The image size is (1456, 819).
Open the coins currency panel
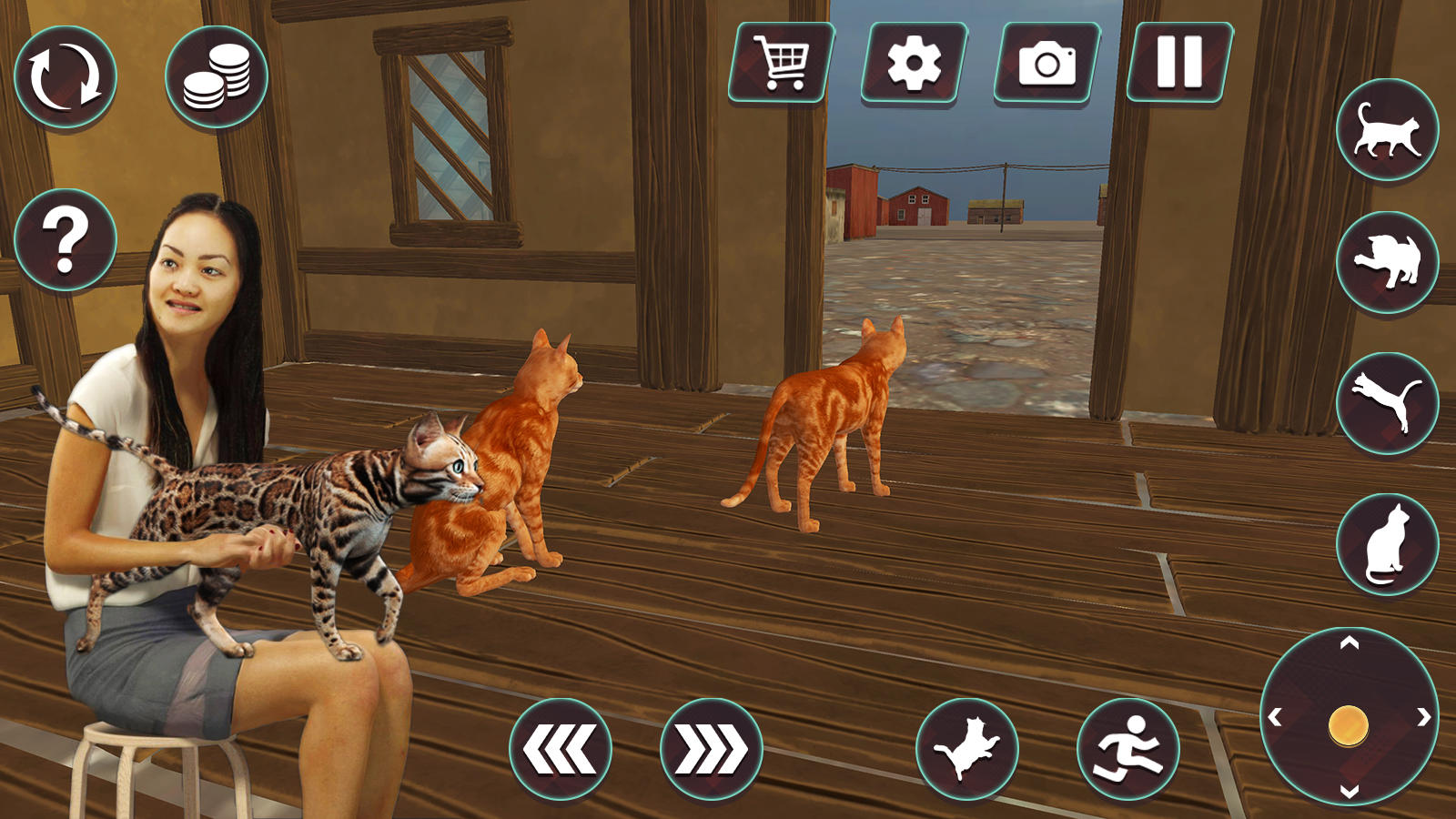[218, 75]
